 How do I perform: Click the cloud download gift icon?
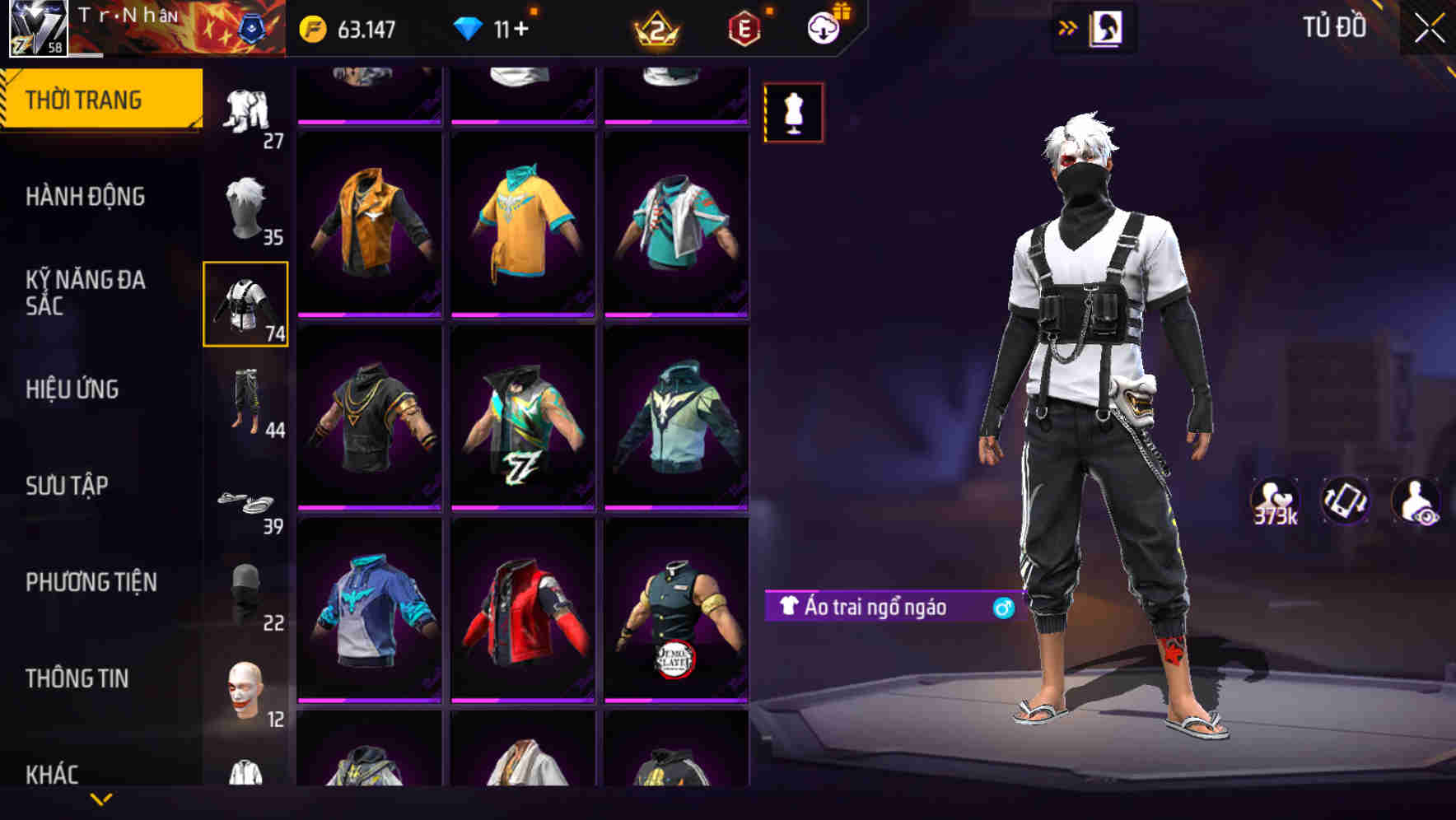pos(825,26)
